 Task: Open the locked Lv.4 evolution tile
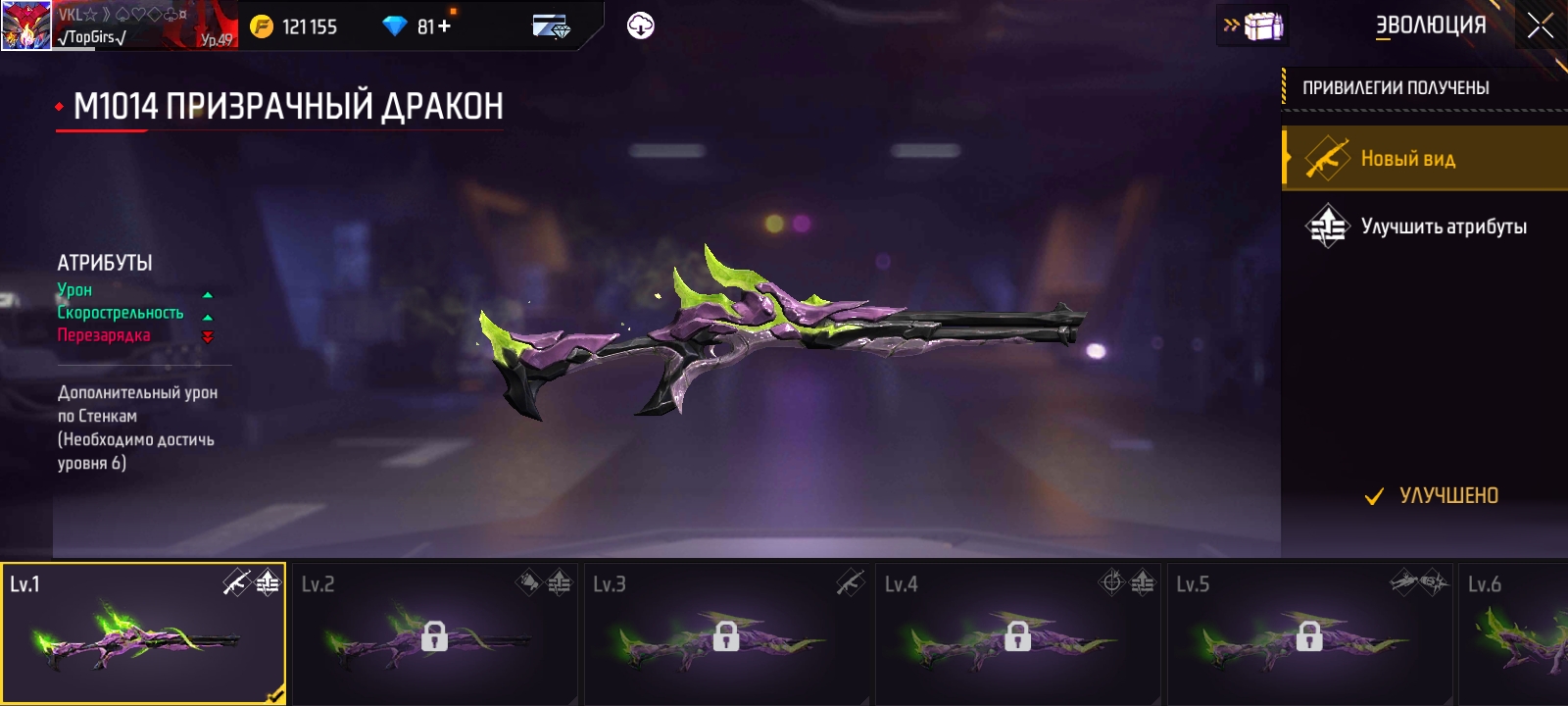coord(1017,633)
